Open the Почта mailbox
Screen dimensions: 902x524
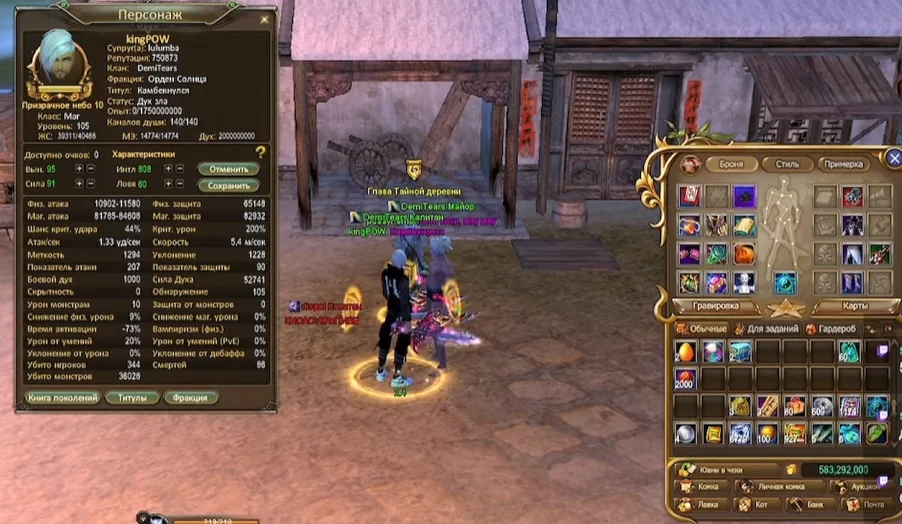tap(867, 505)
